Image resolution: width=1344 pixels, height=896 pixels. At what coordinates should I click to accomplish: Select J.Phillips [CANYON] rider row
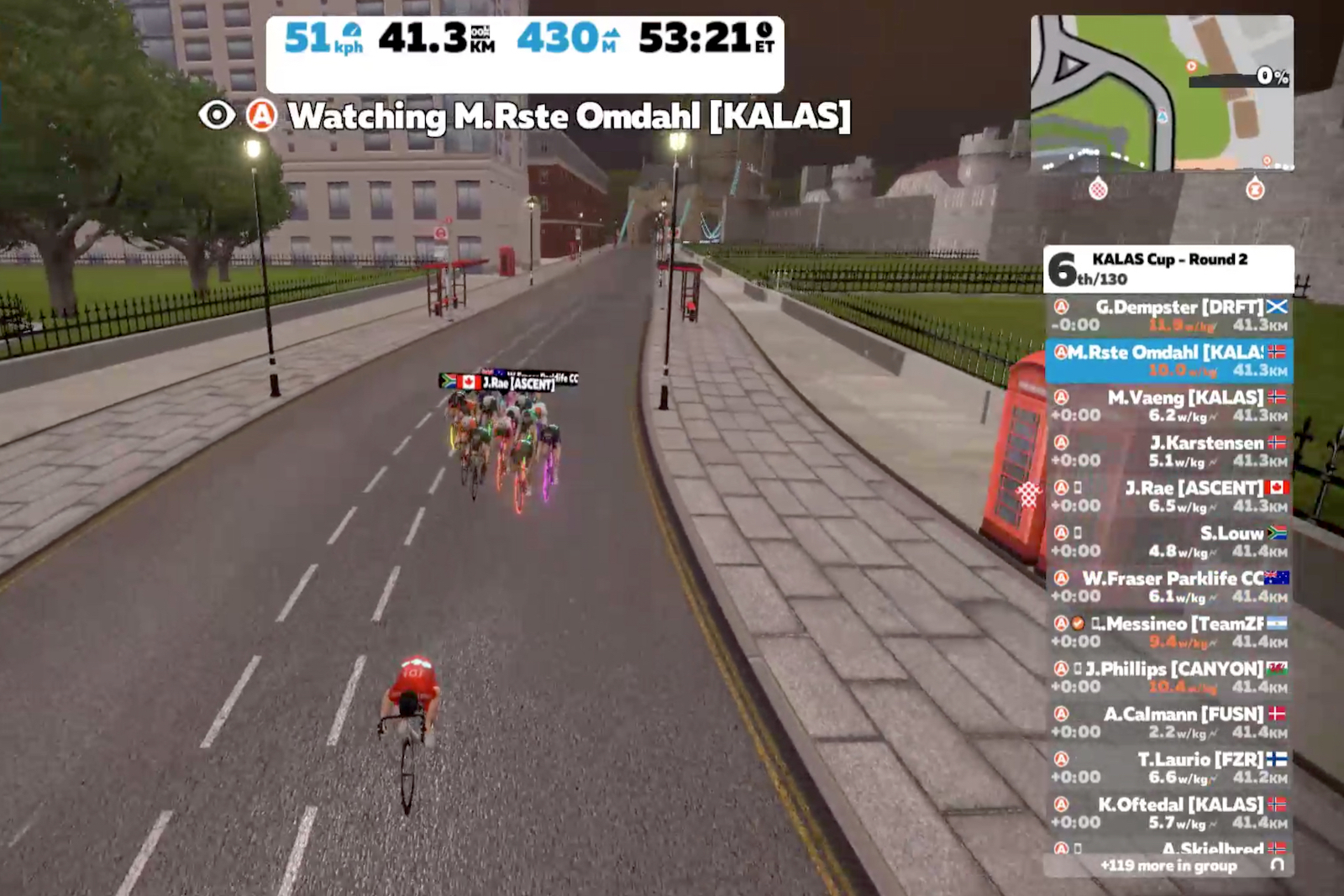coord(1168,678)
